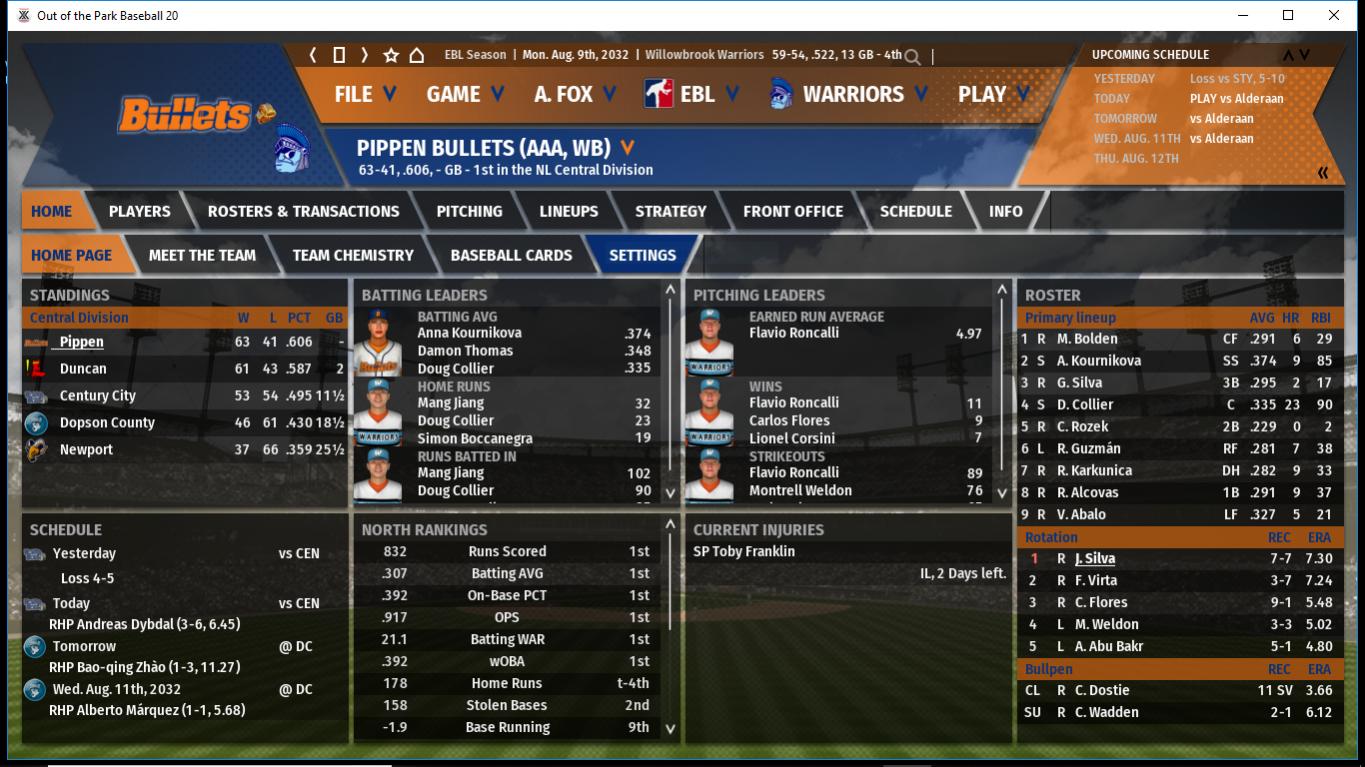Open ROSTERS & TRANSACTIONS tab
The width and height of the screenshot is (1365, 767).
[x=303, y=211]
